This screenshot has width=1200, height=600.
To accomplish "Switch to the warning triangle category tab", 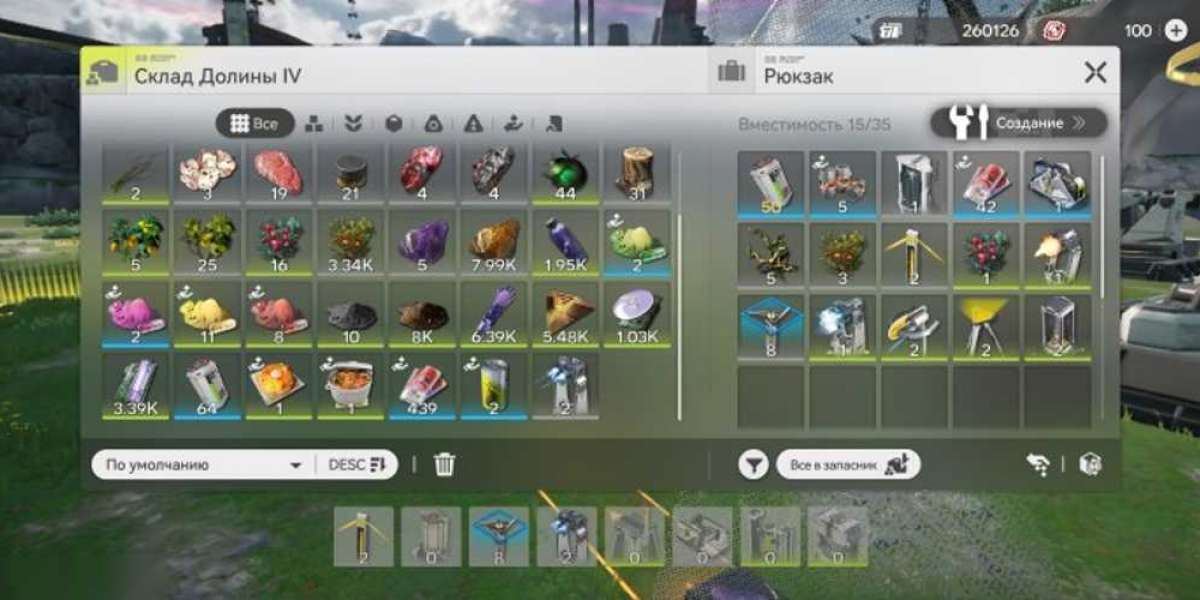I will pyautogui.click(x=473, y=123).
